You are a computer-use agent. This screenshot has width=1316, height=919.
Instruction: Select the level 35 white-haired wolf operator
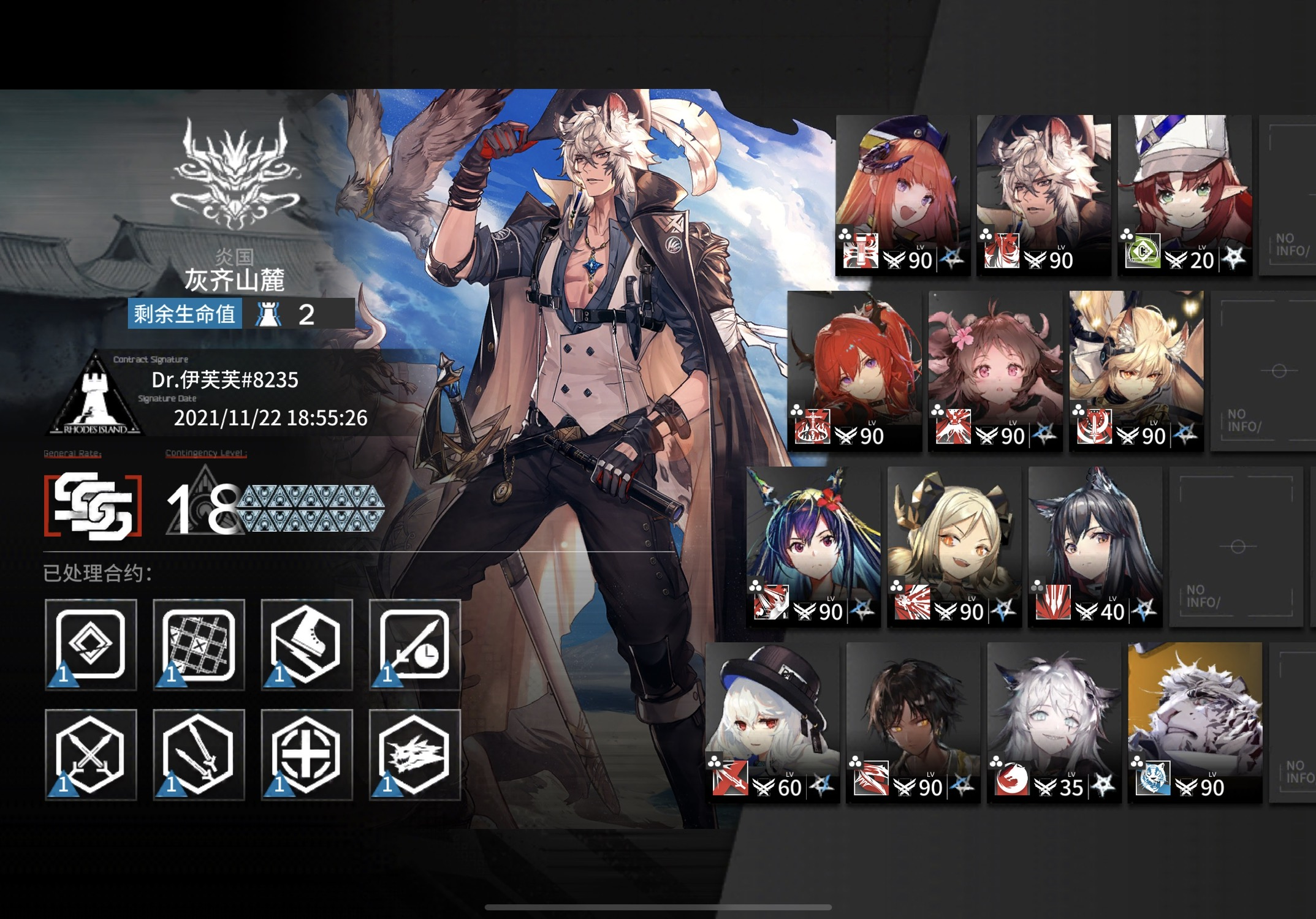click(x=1054, y=722)
